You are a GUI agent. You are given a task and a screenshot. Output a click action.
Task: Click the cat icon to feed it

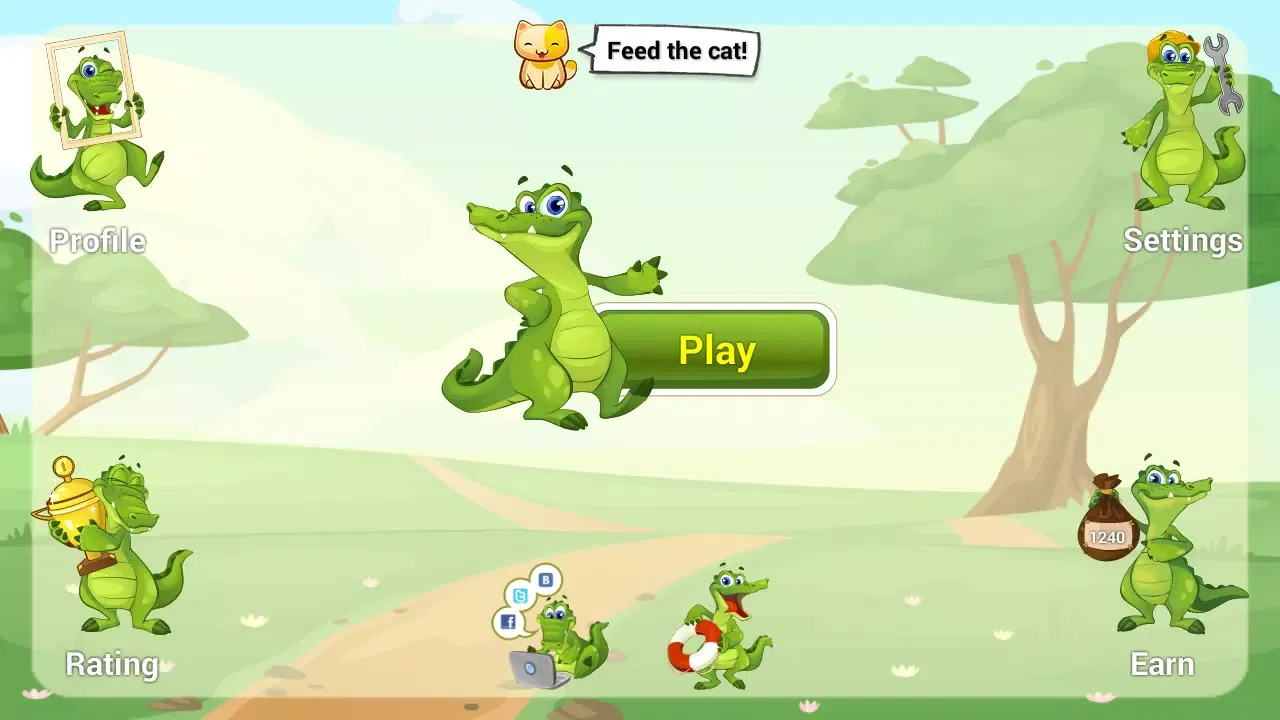pos(540,55)
